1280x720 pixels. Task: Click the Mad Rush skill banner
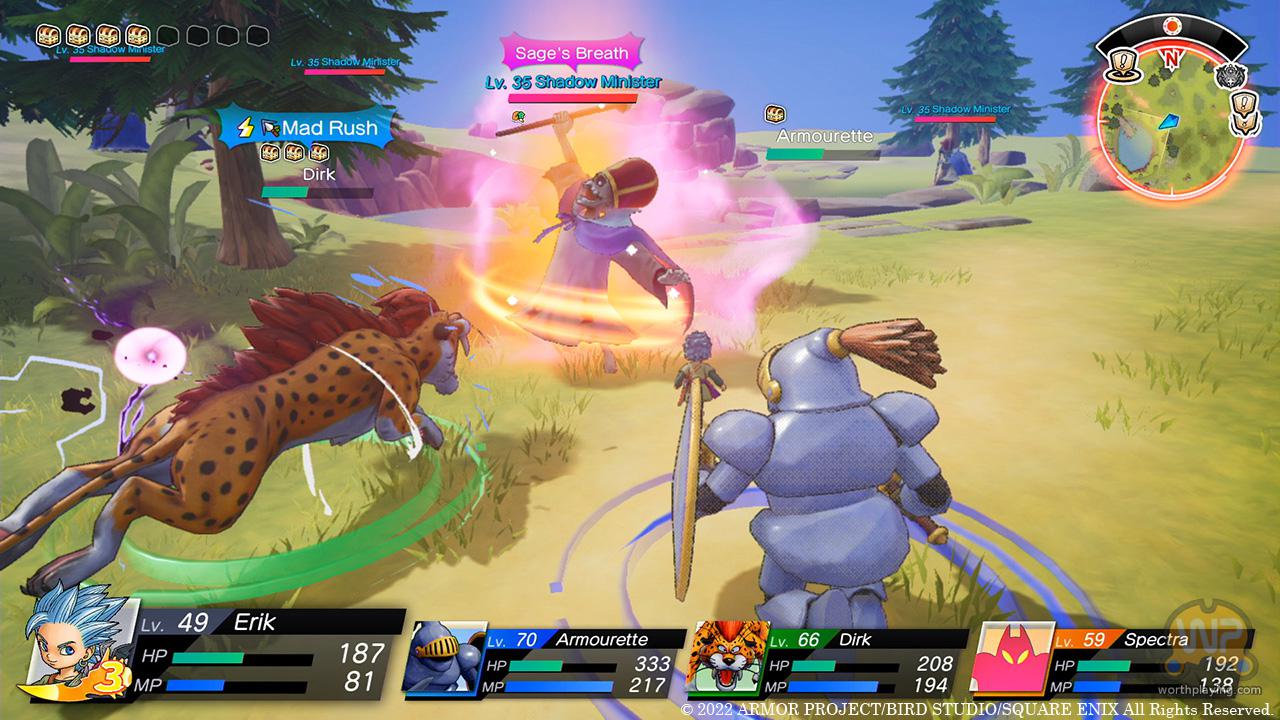(306, 128)
